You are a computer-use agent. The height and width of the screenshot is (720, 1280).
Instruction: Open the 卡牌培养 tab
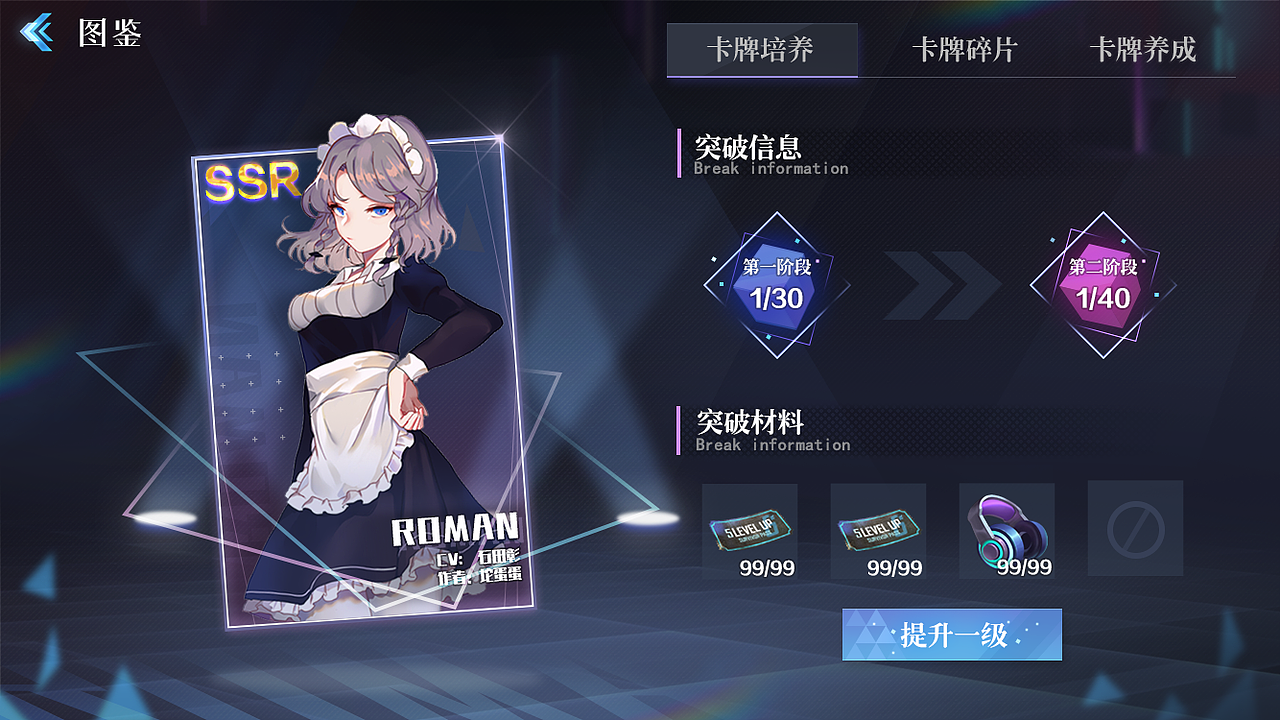coord(763,50)
